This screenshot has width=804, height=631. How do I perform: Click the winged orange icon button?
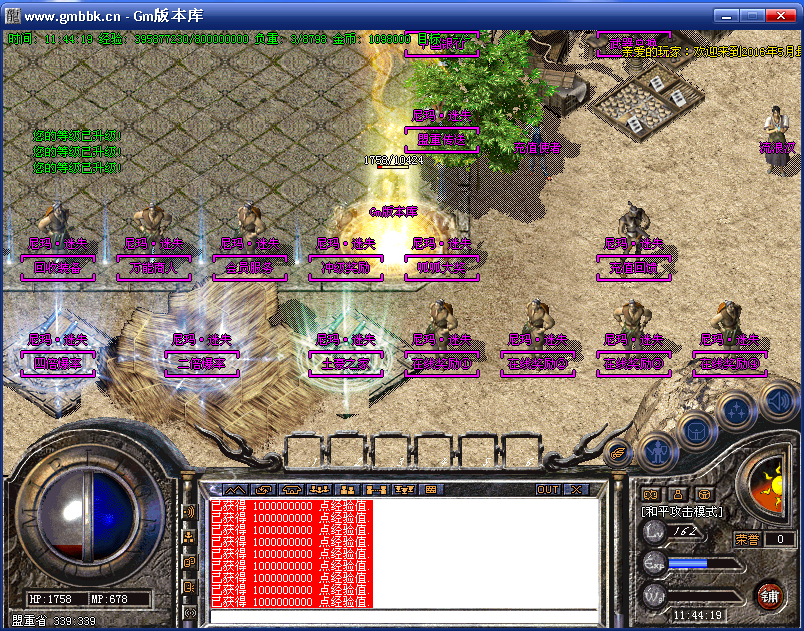point(618,452)
